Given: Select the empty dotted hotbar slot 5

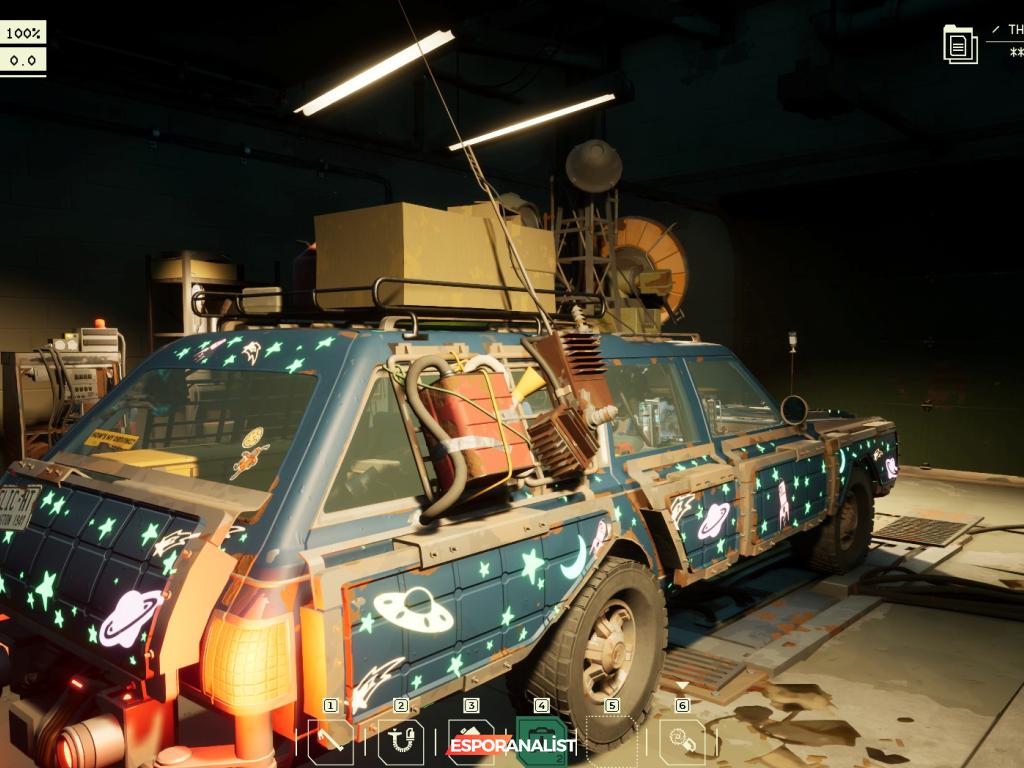Looking at the screenshot, I should 611,742.
